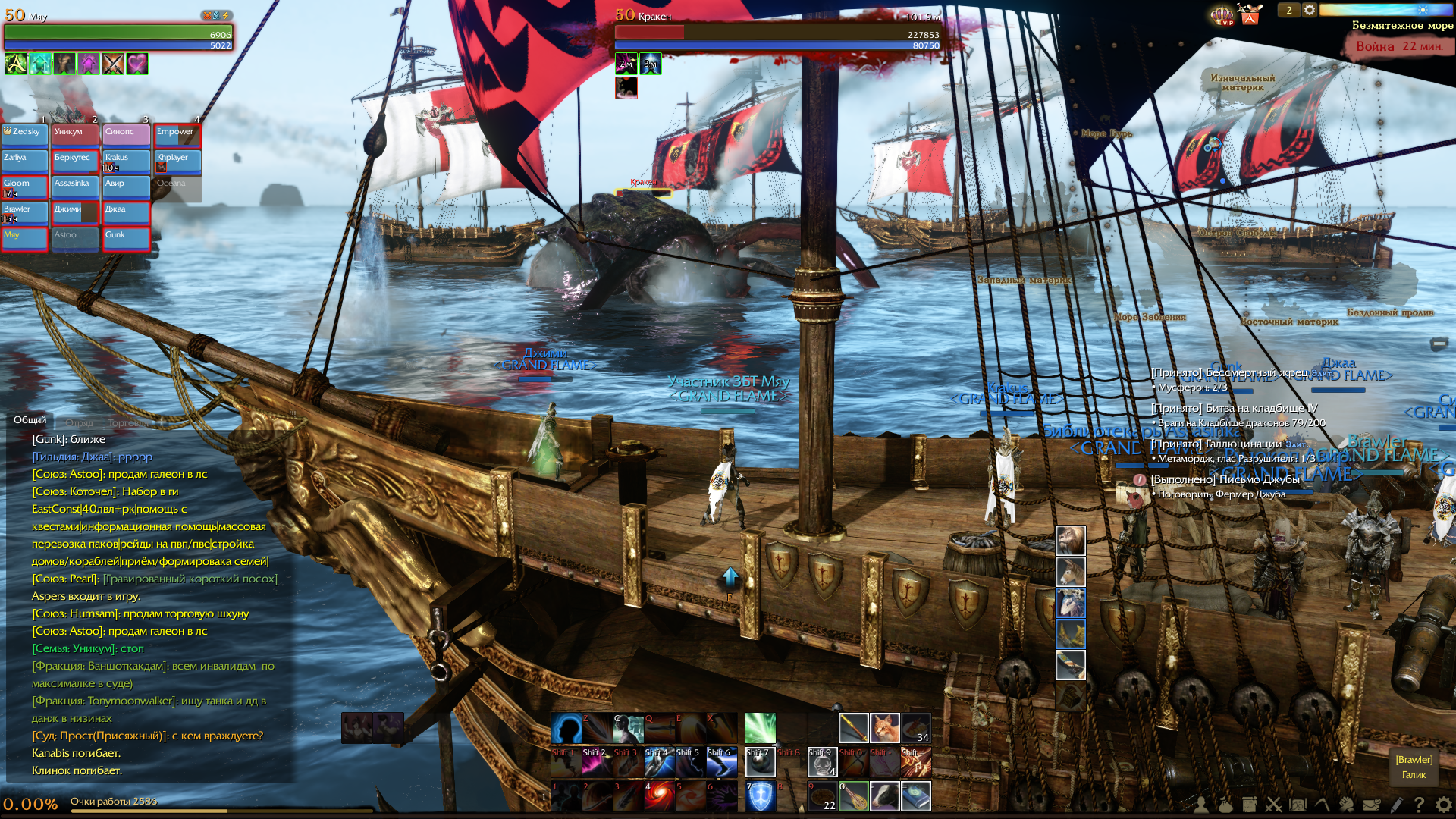Activate the red spiral skill on slot 4
This screenshot has height=819, width=1456.
[x=659, y=796]
